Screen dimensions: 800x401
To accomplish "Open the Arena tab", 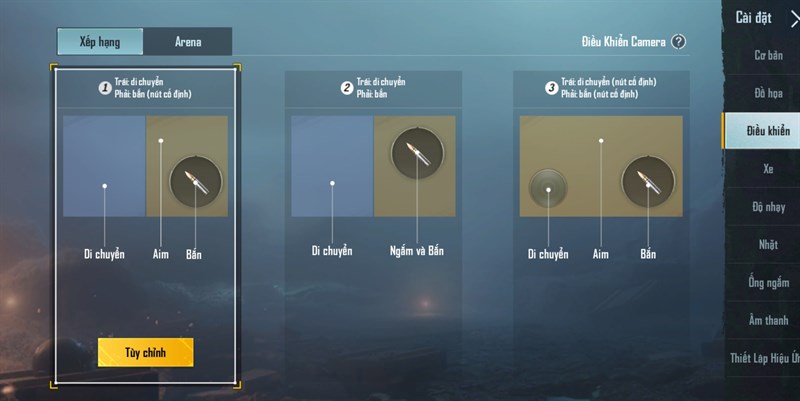I will [x=188, y=41].
